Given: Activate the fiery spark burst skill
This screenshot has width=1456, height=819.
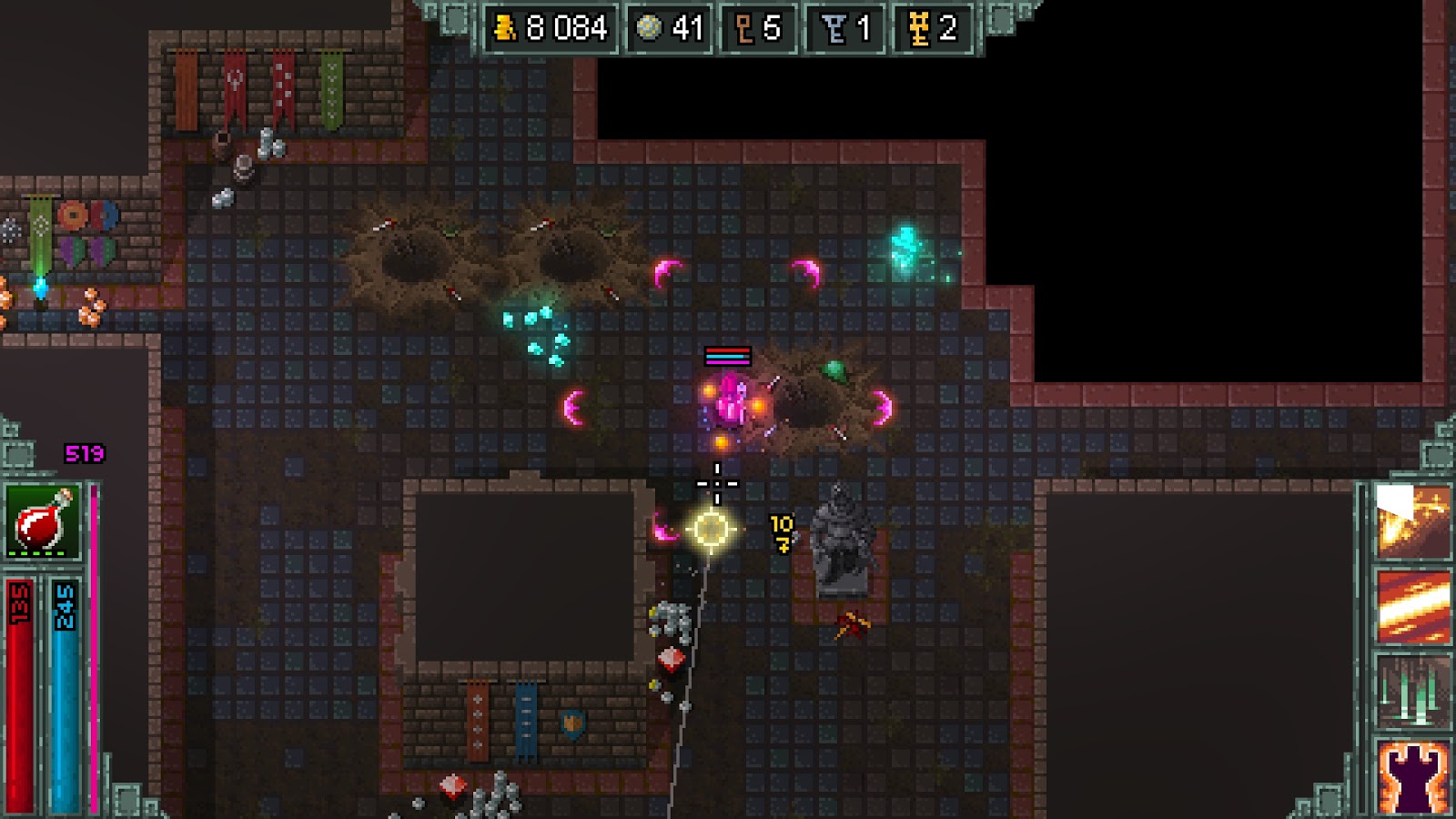Looking at the screenshot, I should click(x=1412, y=522).
